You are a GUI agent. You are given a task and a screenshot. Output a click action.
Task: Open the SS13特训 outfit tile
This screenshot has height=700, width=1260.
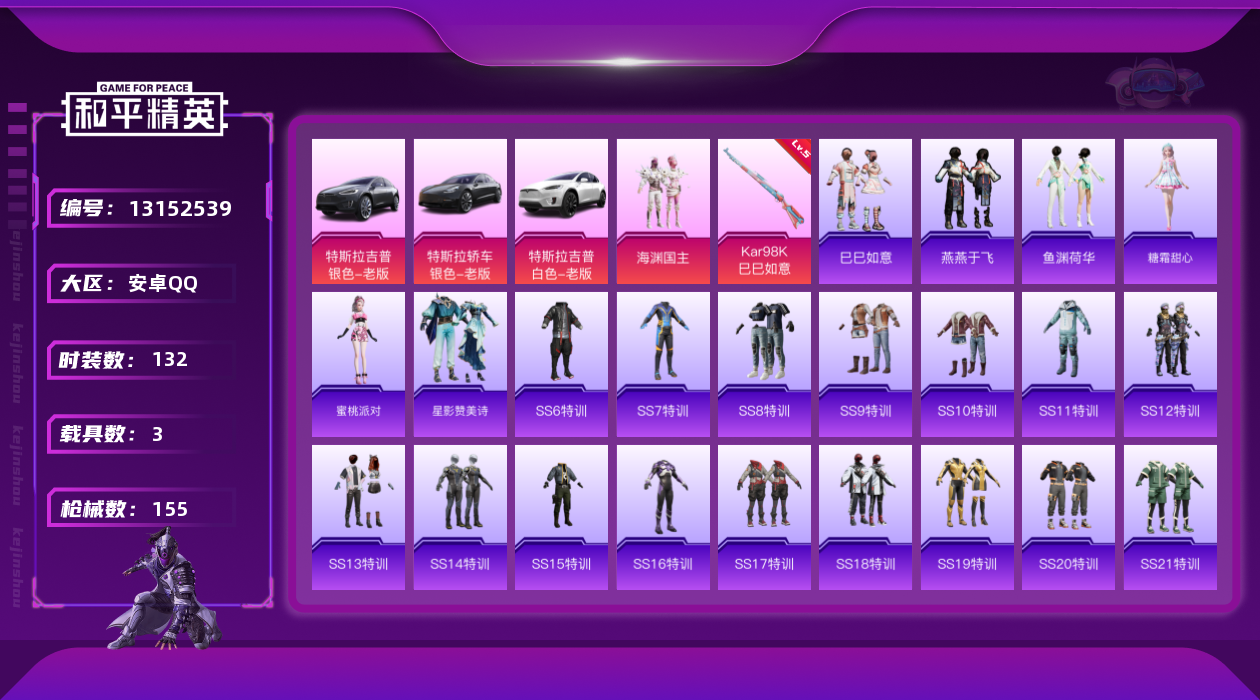[x=358, y=517]
